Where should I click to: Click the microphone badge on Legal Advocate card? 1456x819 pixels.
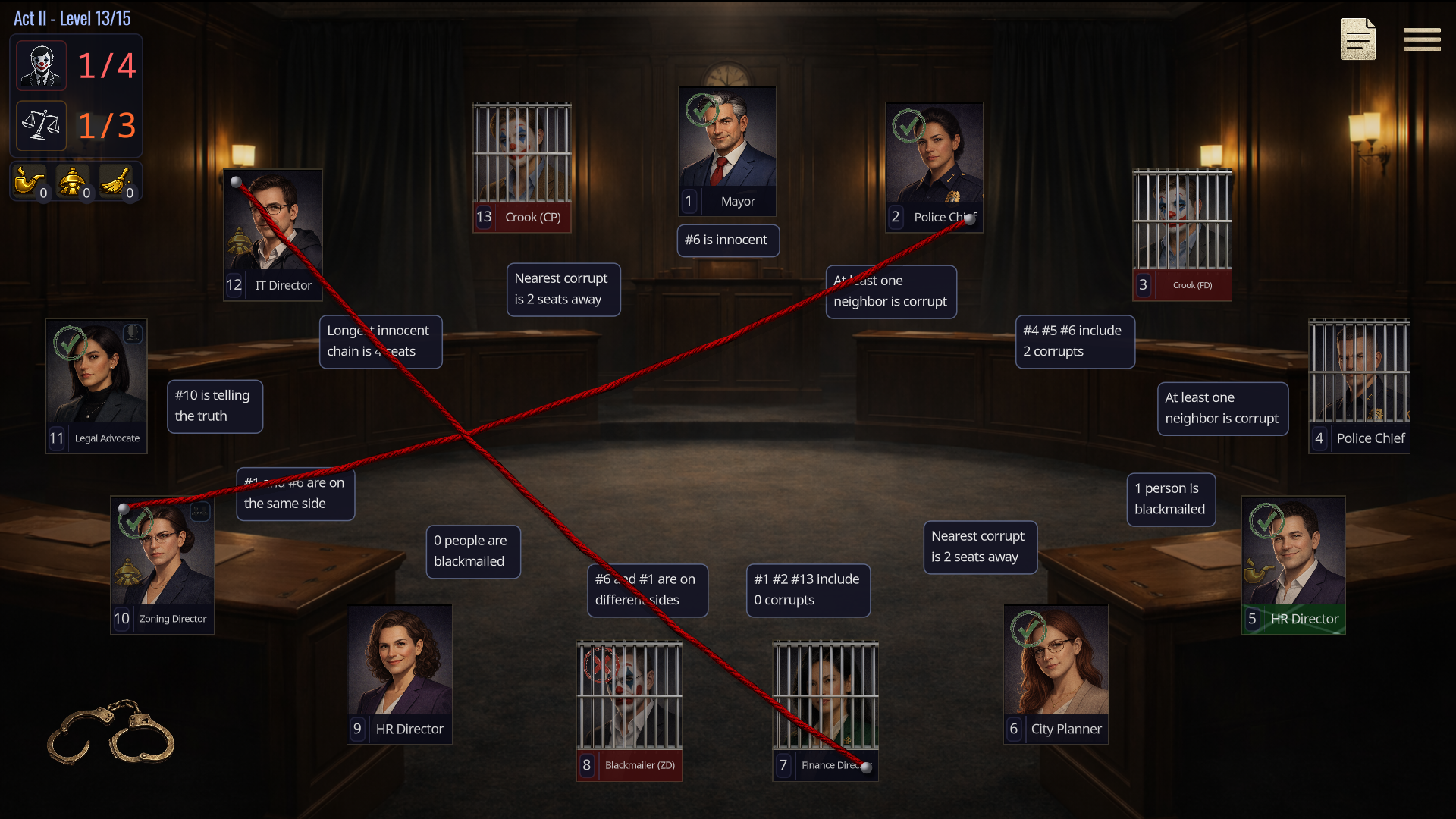tap(133, 333)
